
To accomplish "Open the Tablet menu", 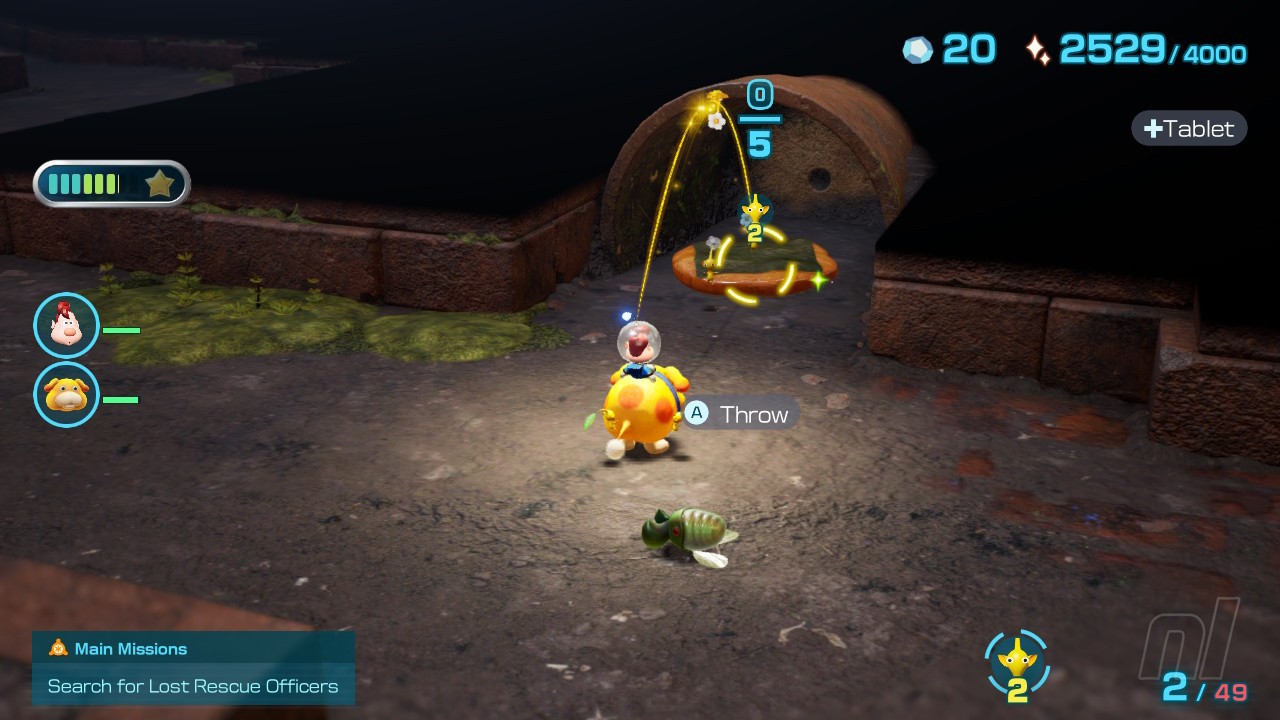I will tap(1189, 128).
